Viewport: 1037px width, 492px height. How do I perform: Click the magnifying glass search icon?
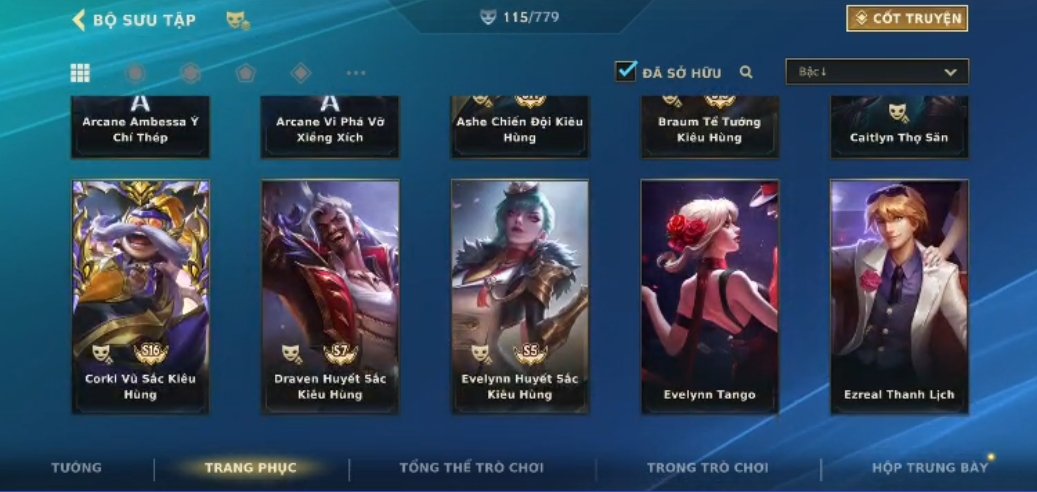pos(746,72)
